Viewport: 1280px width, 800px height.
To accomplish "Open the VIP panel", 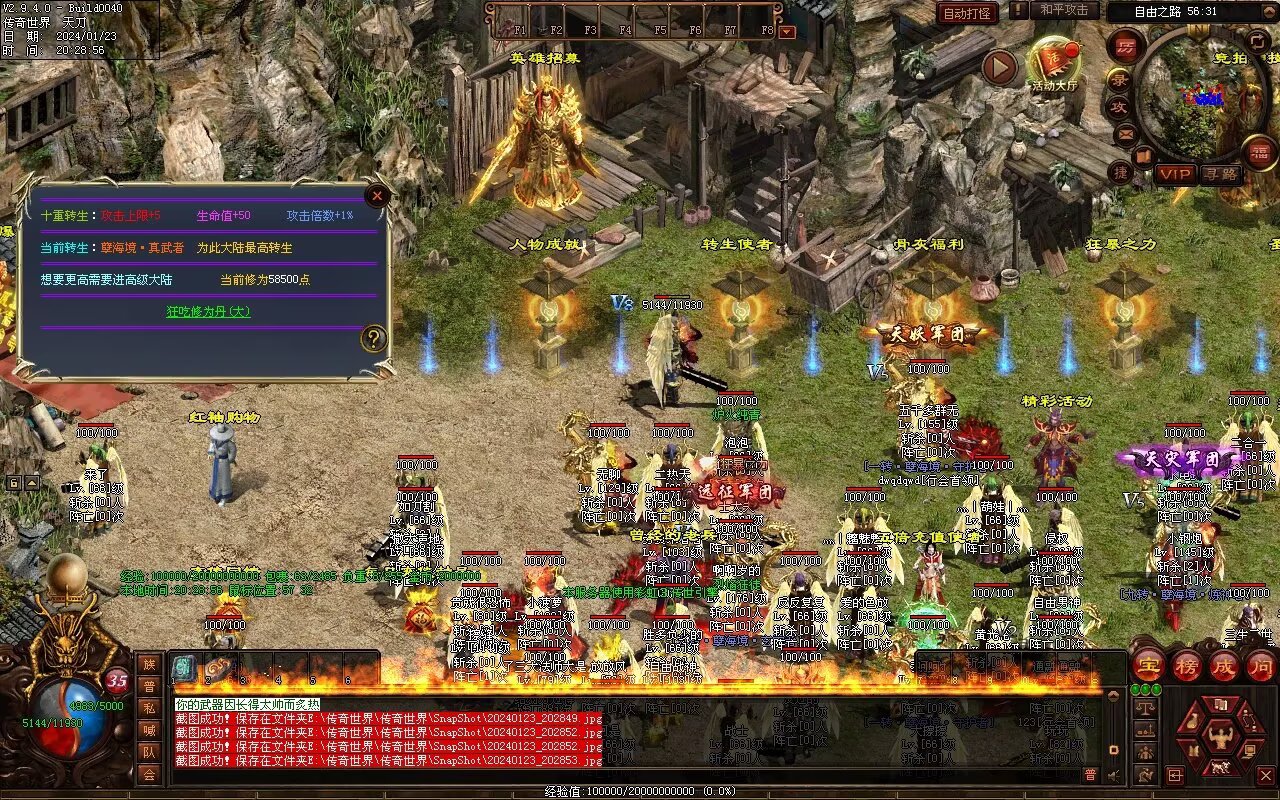I will tap(1175, 174).
